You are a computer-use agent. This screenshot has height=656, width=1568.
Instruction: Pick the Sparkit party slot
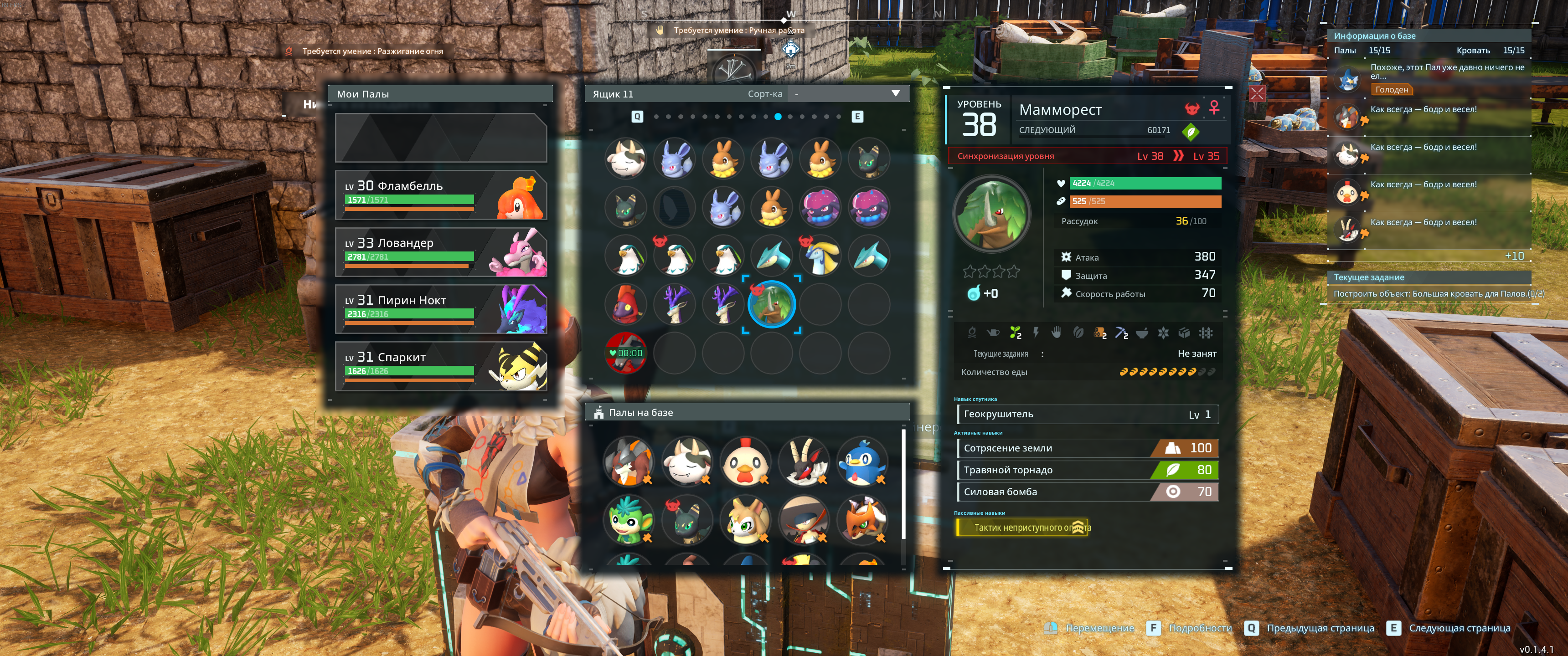pyautogui.click(x=441, y=366)
